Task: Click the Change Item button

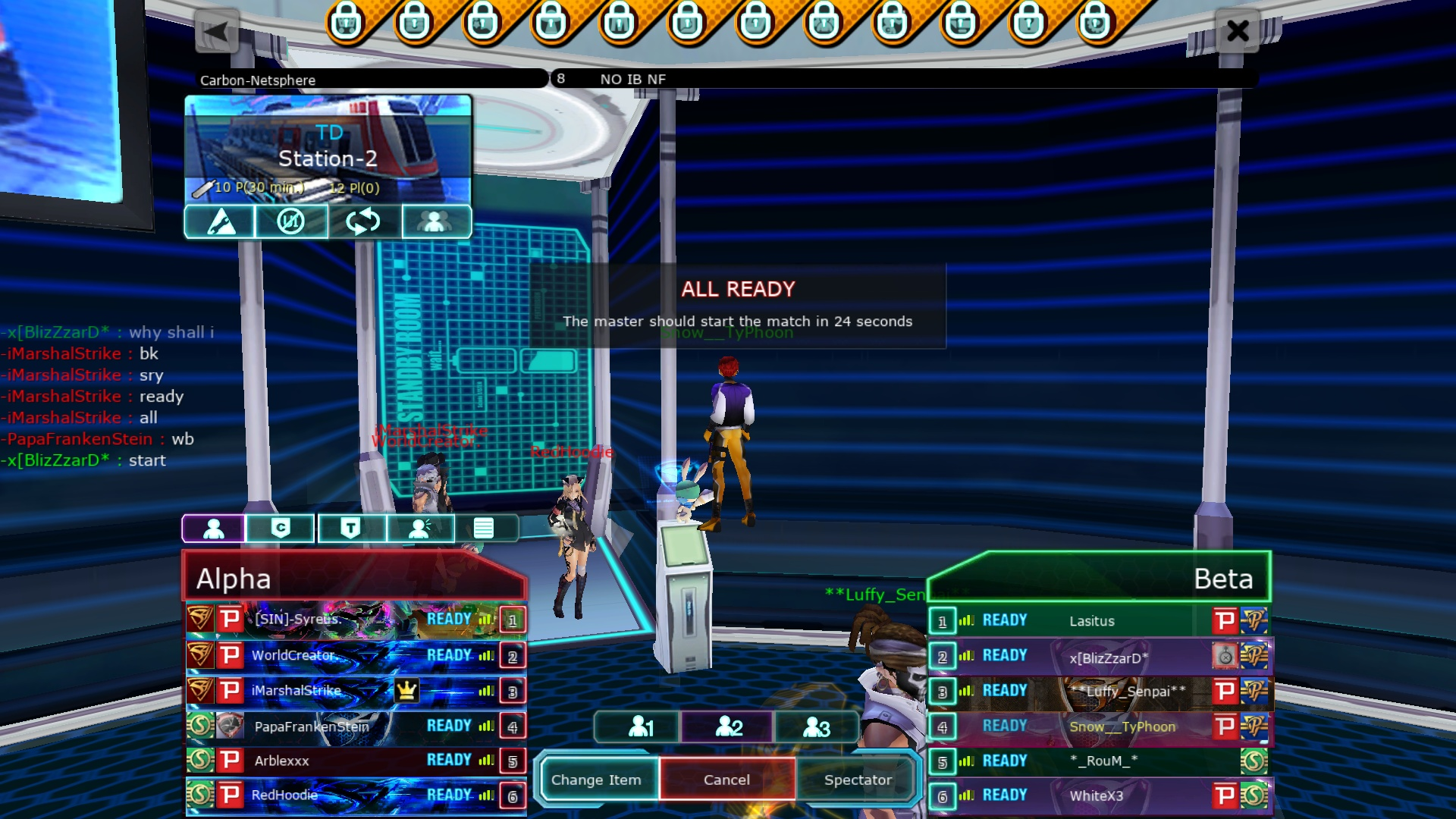Action: 596,780
